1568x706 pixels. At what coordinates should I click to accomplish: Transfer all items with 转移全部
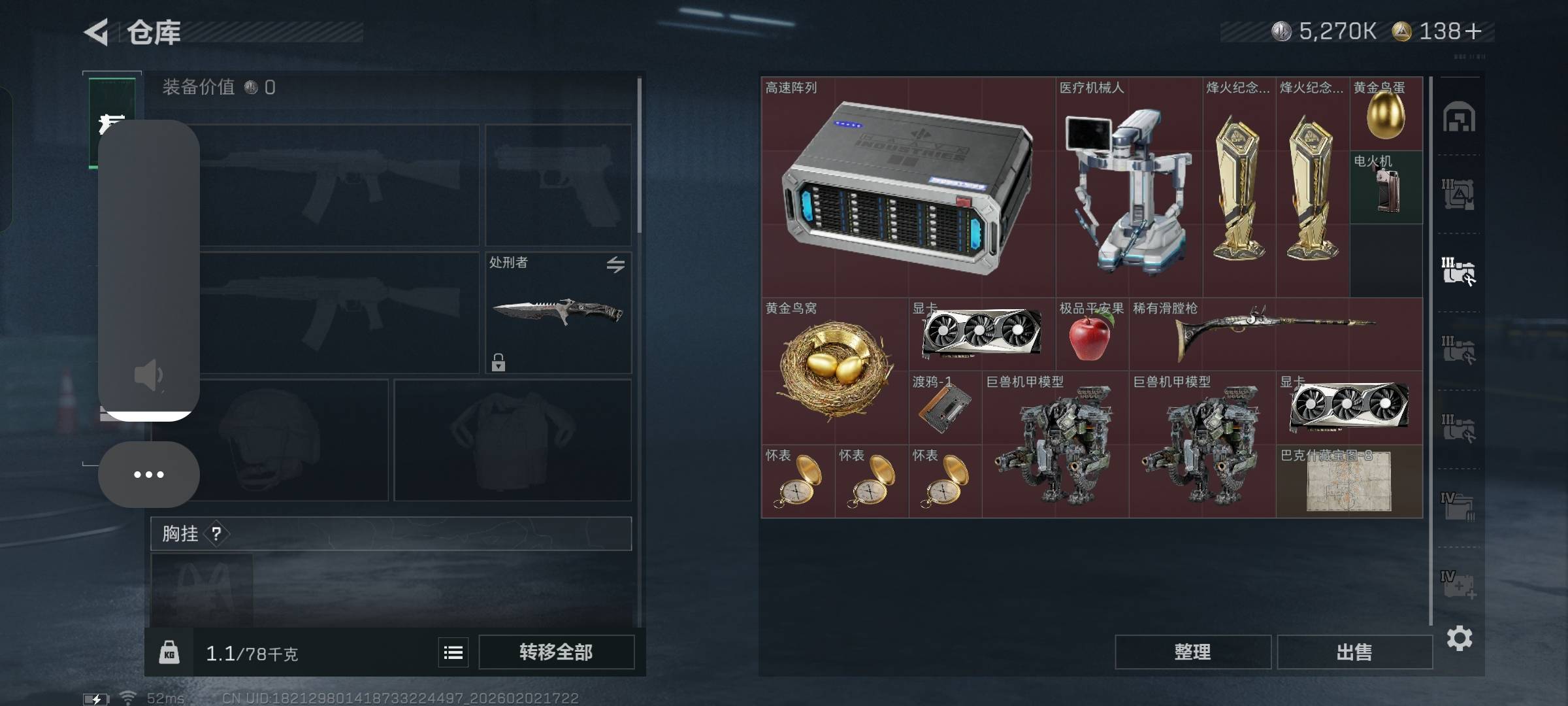556,652
